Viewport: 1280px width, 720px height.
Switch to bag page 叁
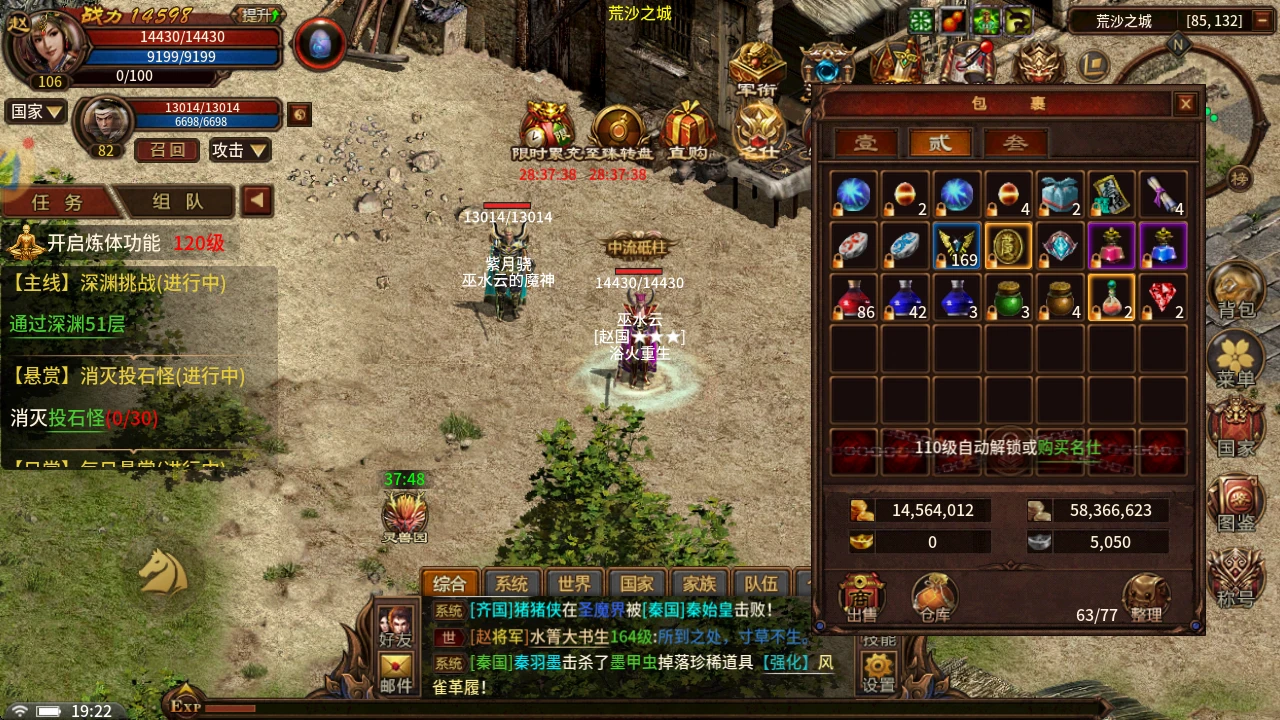(1015, 143)
